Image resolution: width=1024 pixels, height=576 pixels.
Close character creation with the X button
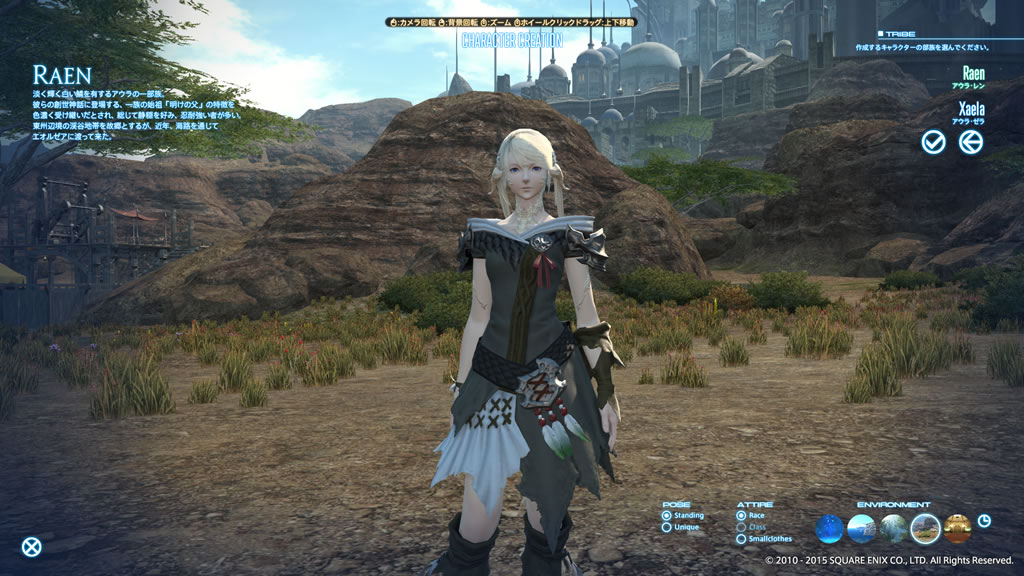[32, 546]
